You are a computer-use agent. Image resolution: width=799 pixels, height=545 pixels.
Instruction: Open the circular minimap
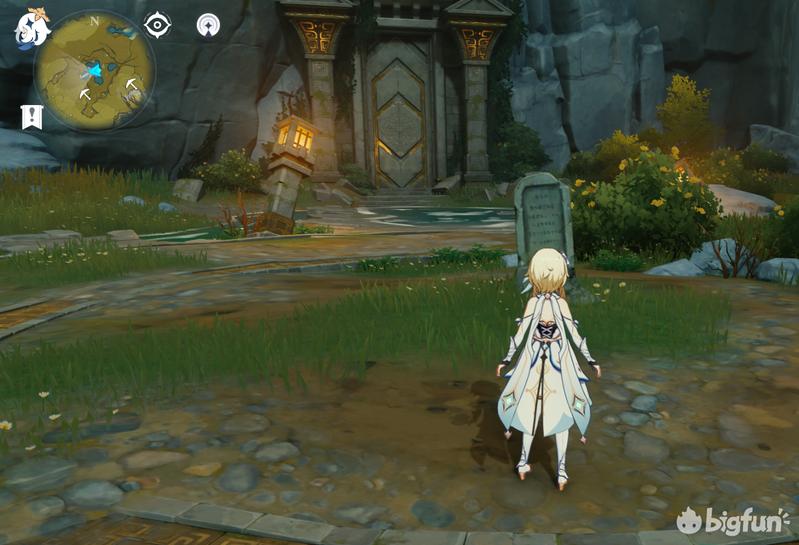pos(94,72)
